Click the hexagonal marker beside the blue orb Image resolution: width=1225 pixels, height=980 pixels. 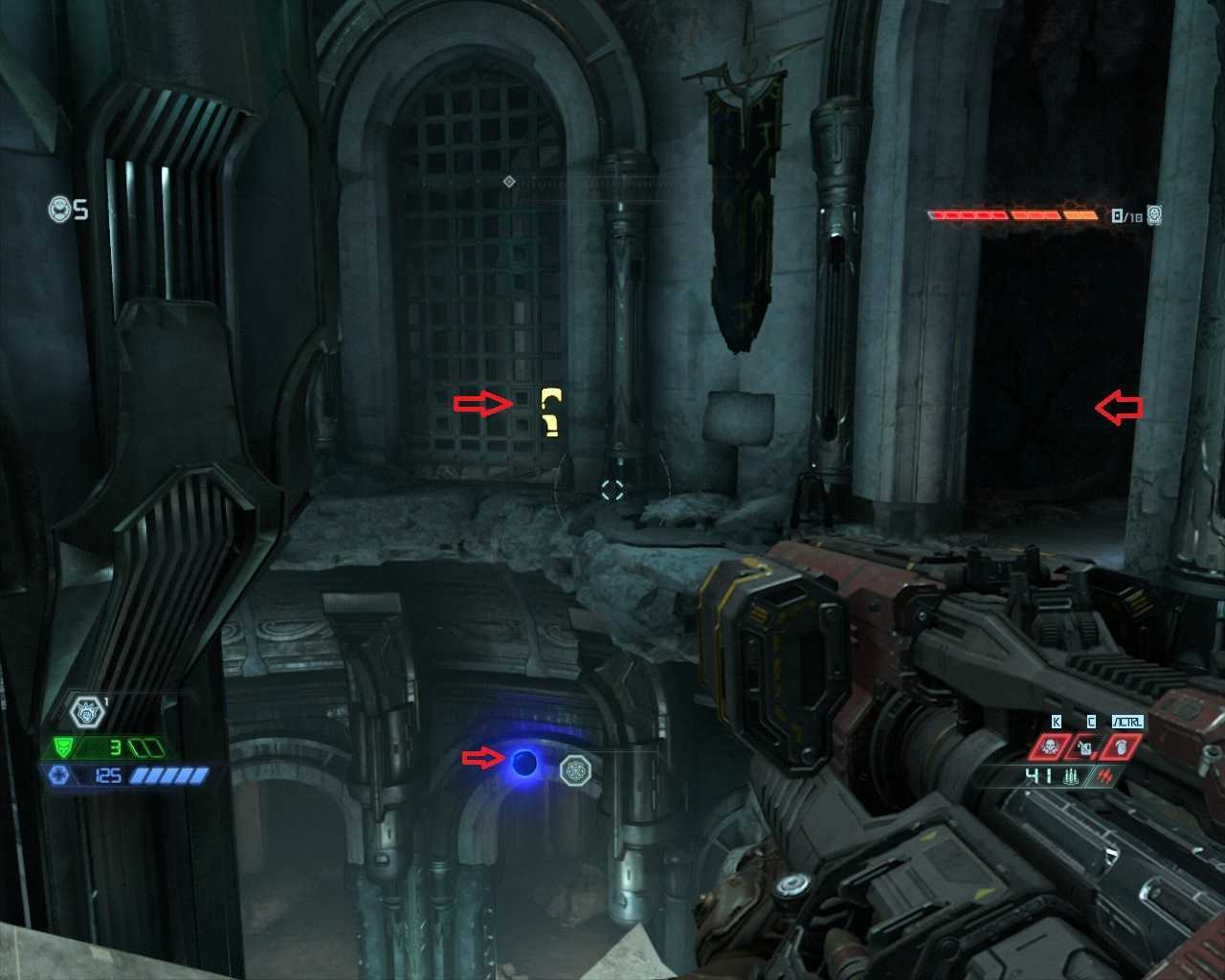(x=575, y=768)
